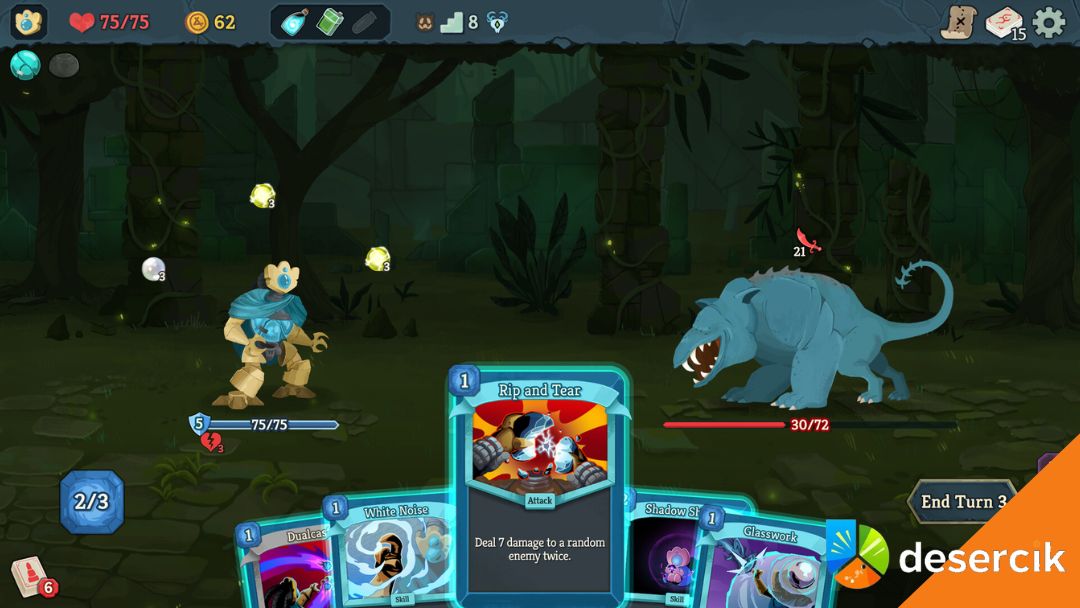End the current turn
The height and width of the screenshot is (608, 1080).
click(x=962, y=502)
